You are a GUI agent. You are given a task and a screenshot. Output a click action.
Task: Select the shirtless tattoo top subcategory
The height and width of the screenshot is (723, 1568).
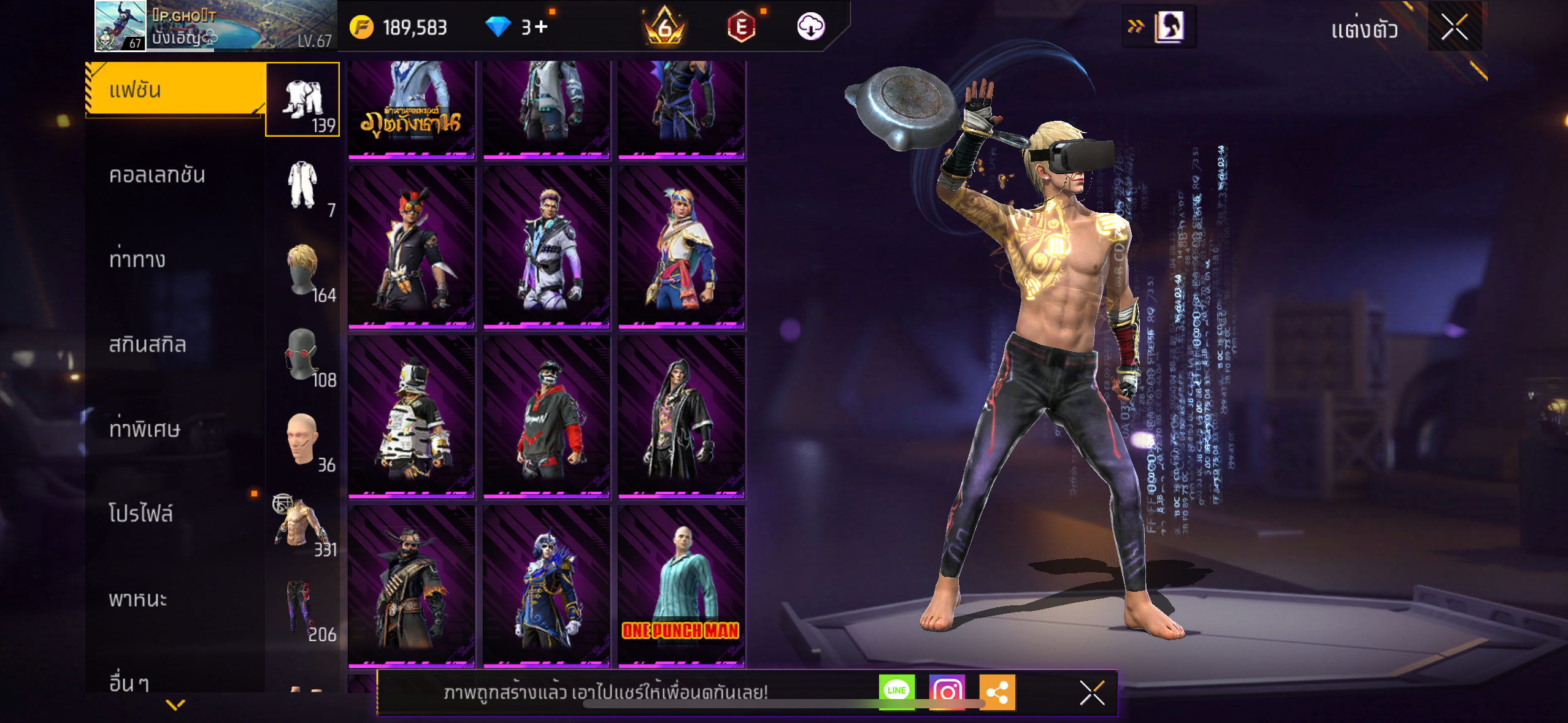point(302,524)
